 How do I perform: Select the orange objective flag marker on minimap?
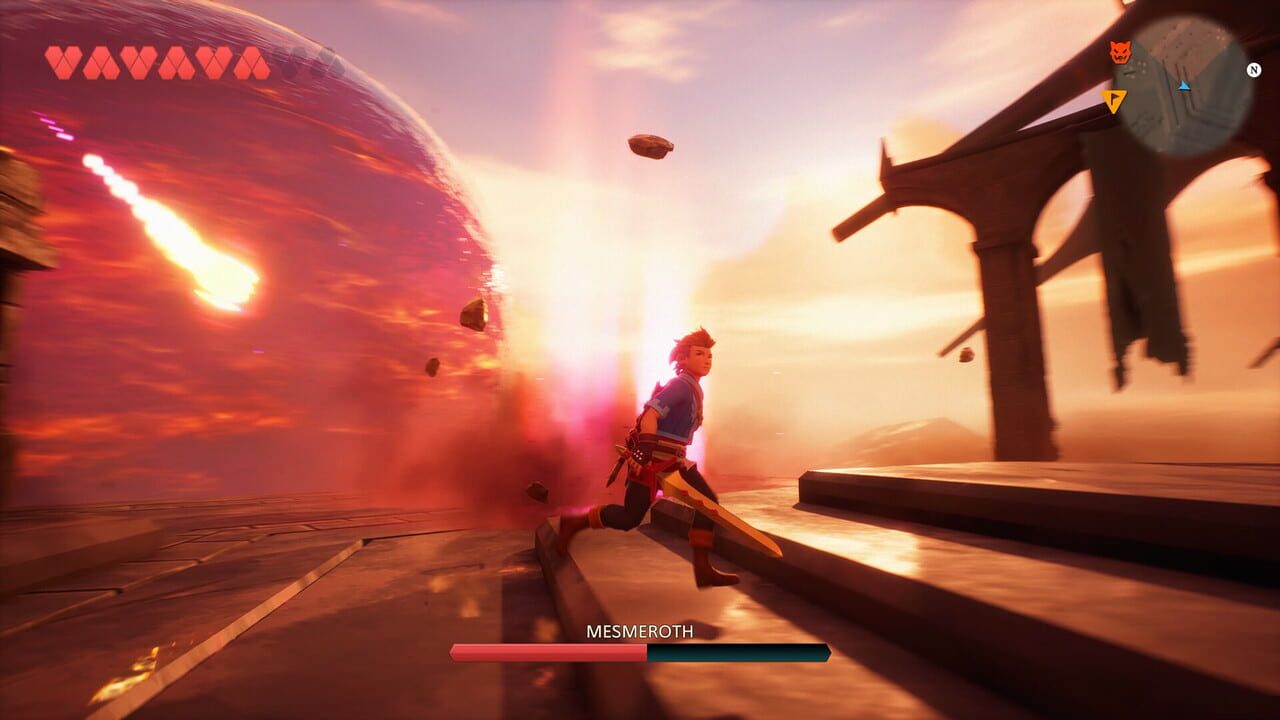coord(1115,100)
